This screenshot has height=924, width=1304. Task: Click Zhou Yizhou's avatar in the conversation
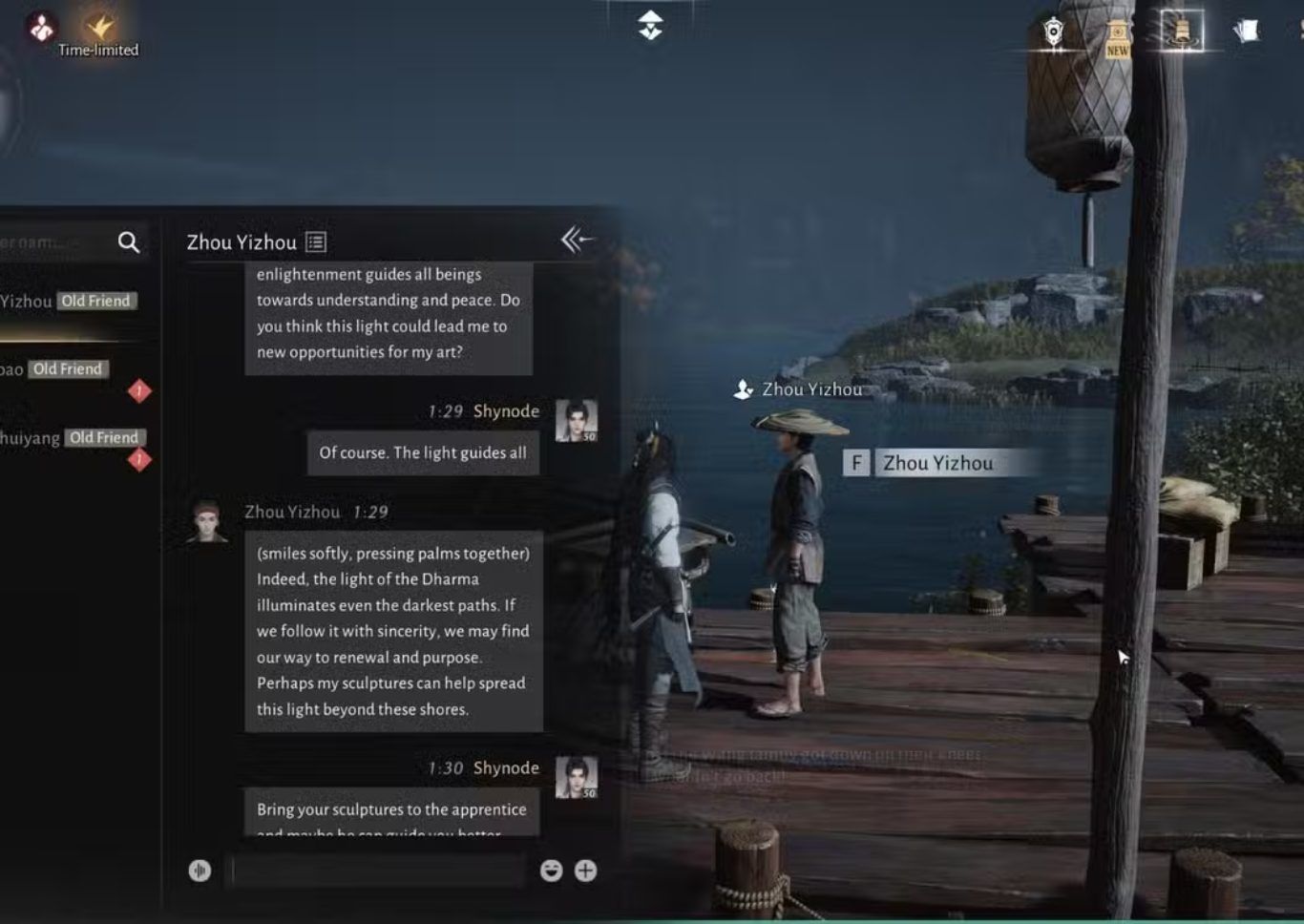[x=207, y=522]
